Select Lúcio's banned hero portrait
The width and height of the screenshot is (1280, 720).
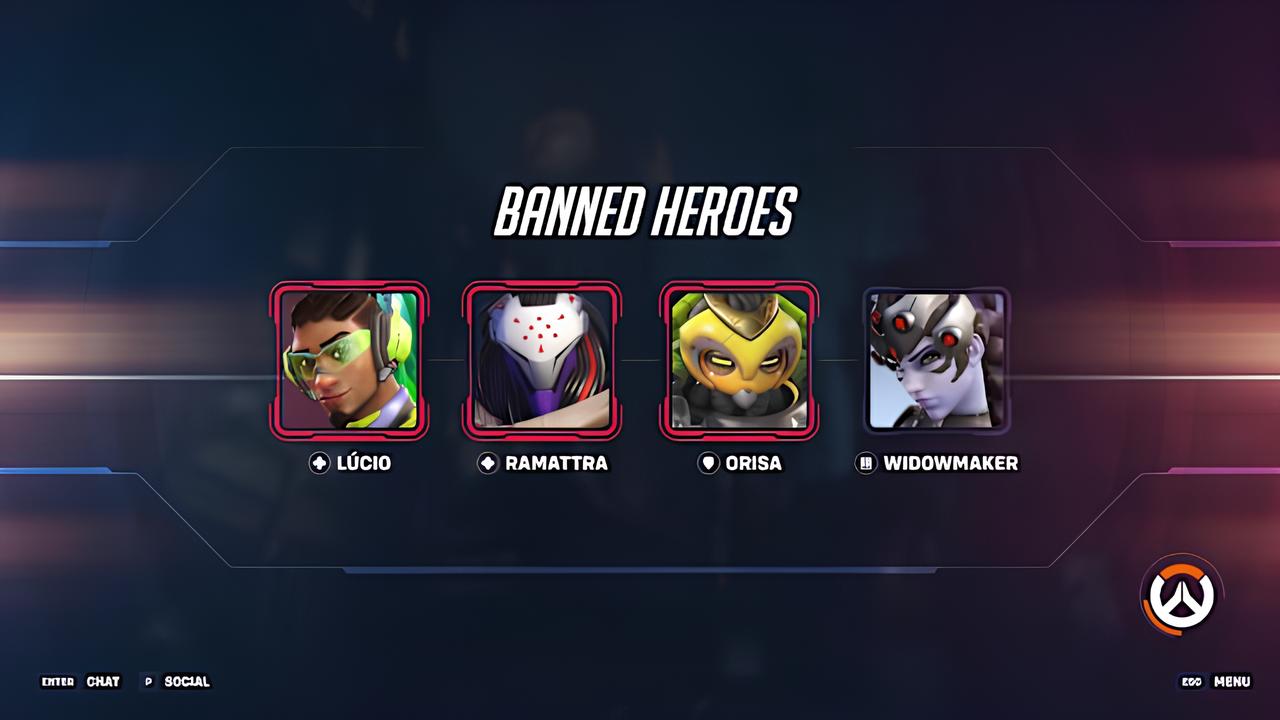click(349, 361)
